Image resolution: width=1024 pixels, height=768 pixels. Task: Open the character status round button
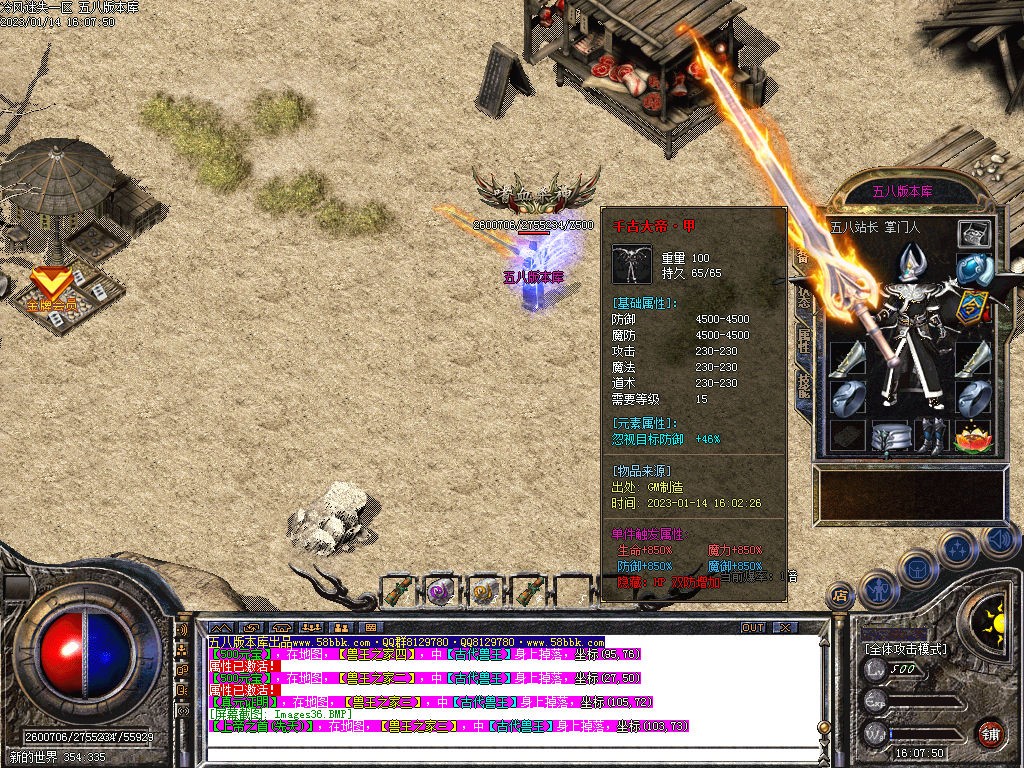(x=877, y=588)
